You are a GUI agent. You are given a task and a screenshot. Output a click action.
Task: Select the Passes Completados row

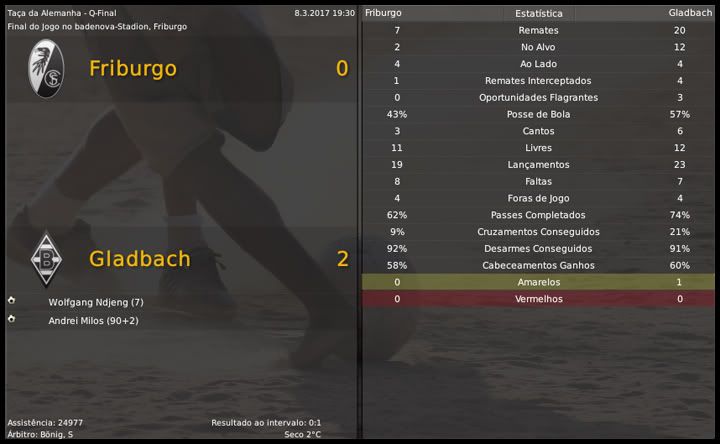538,215
